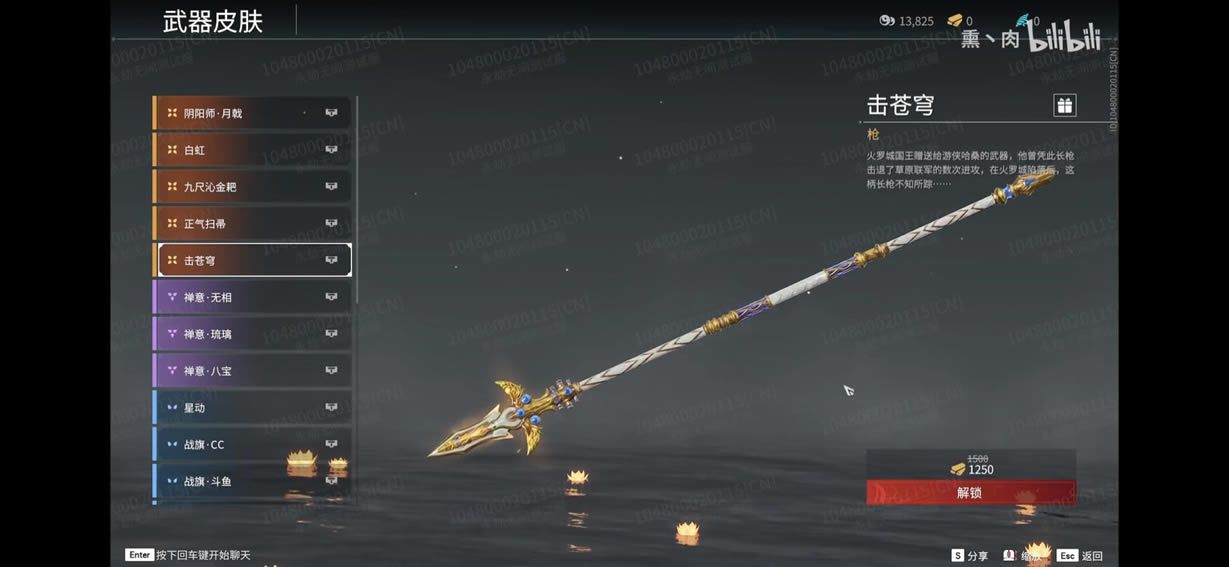Open the bilibili logo watermark

pos(1063,38)
